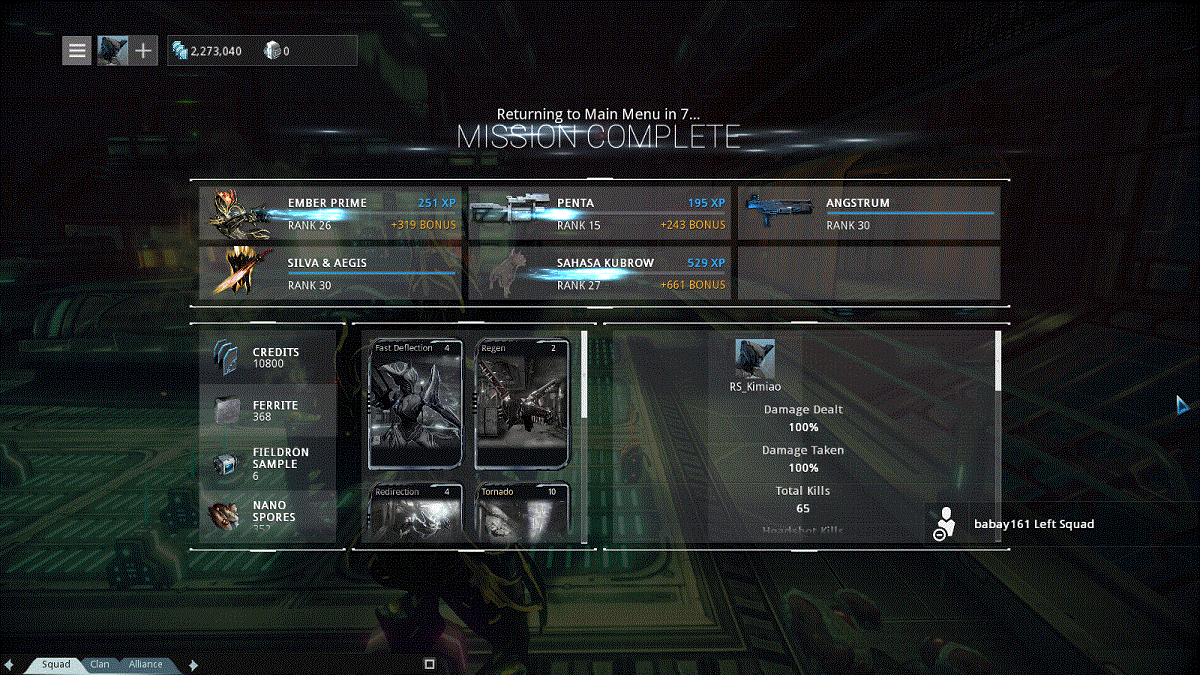The height and width of the screenshot is (675, 1200).
Task: Invite a player with the plus button
Action: click(143, 50)
